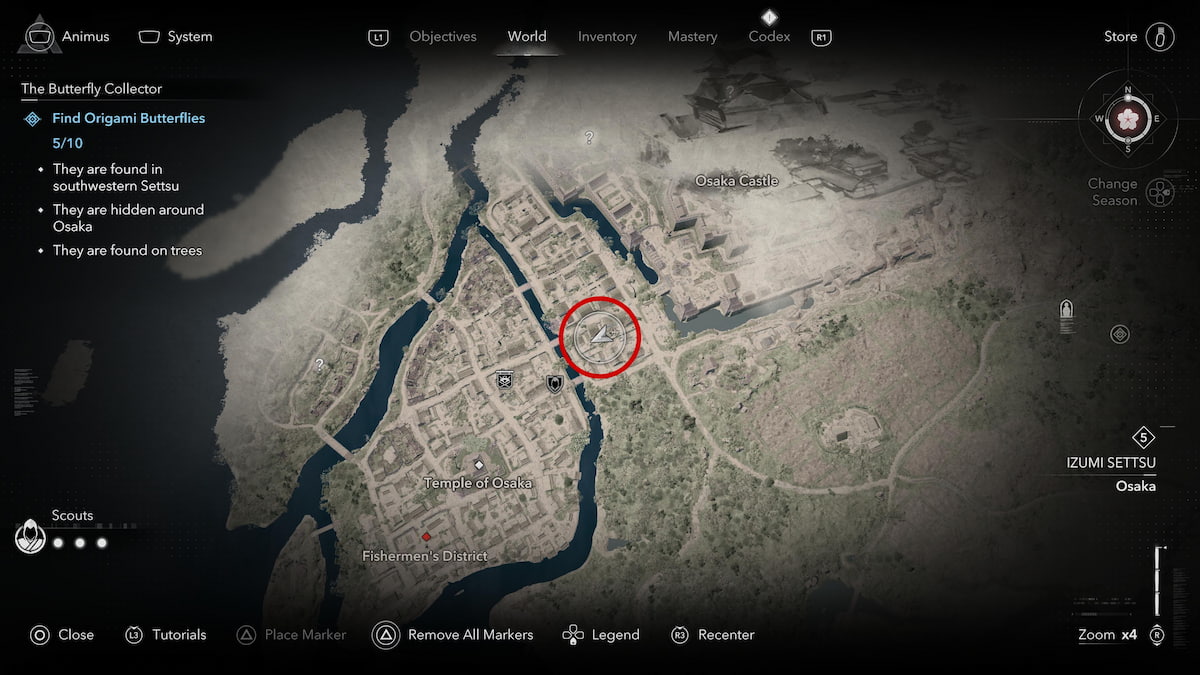Show the map Legend

pos(601,635)
